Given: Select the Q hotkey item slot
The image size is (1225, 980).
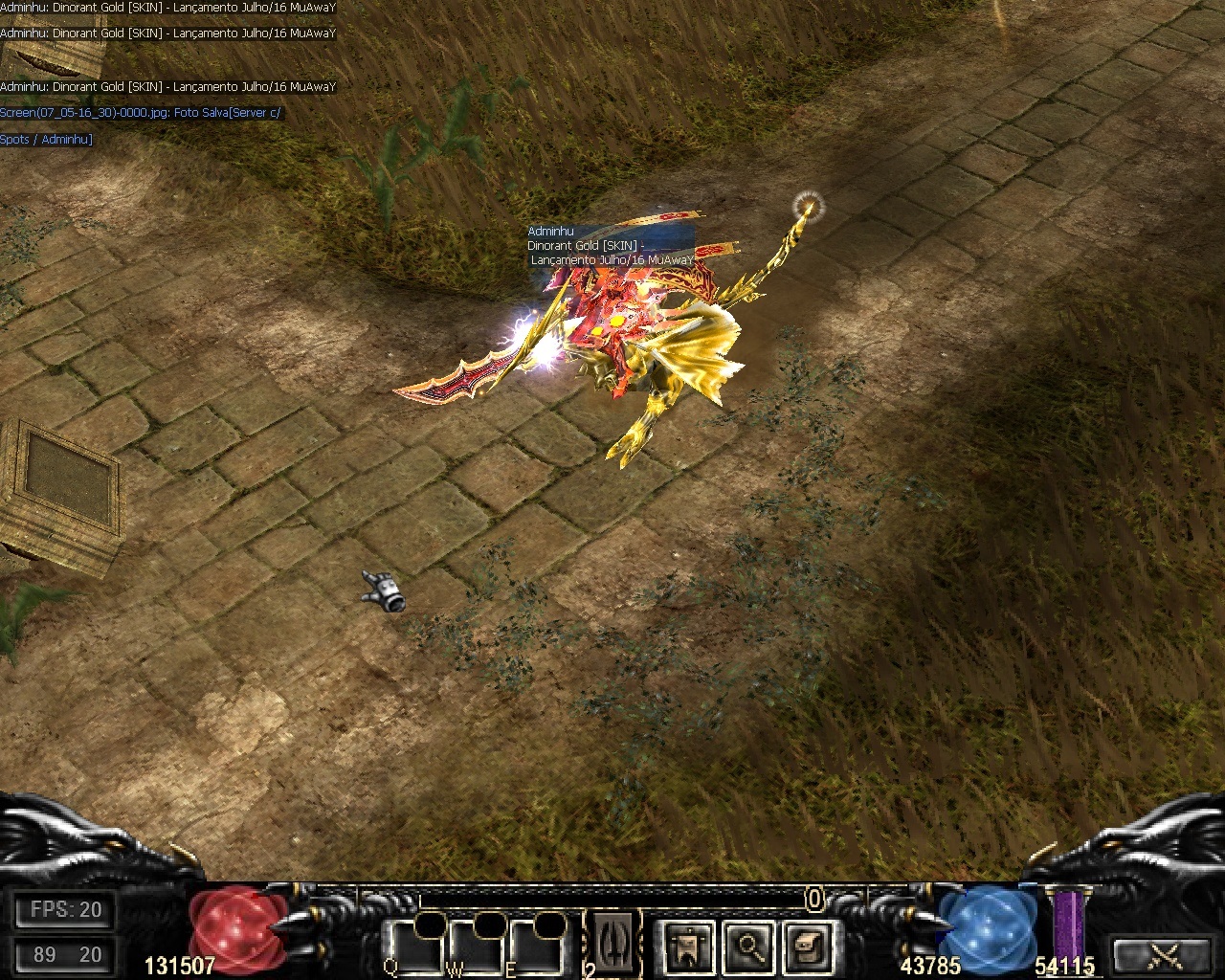Looking at the screenshot, I should pyautogui.click(x=415, y=948).
